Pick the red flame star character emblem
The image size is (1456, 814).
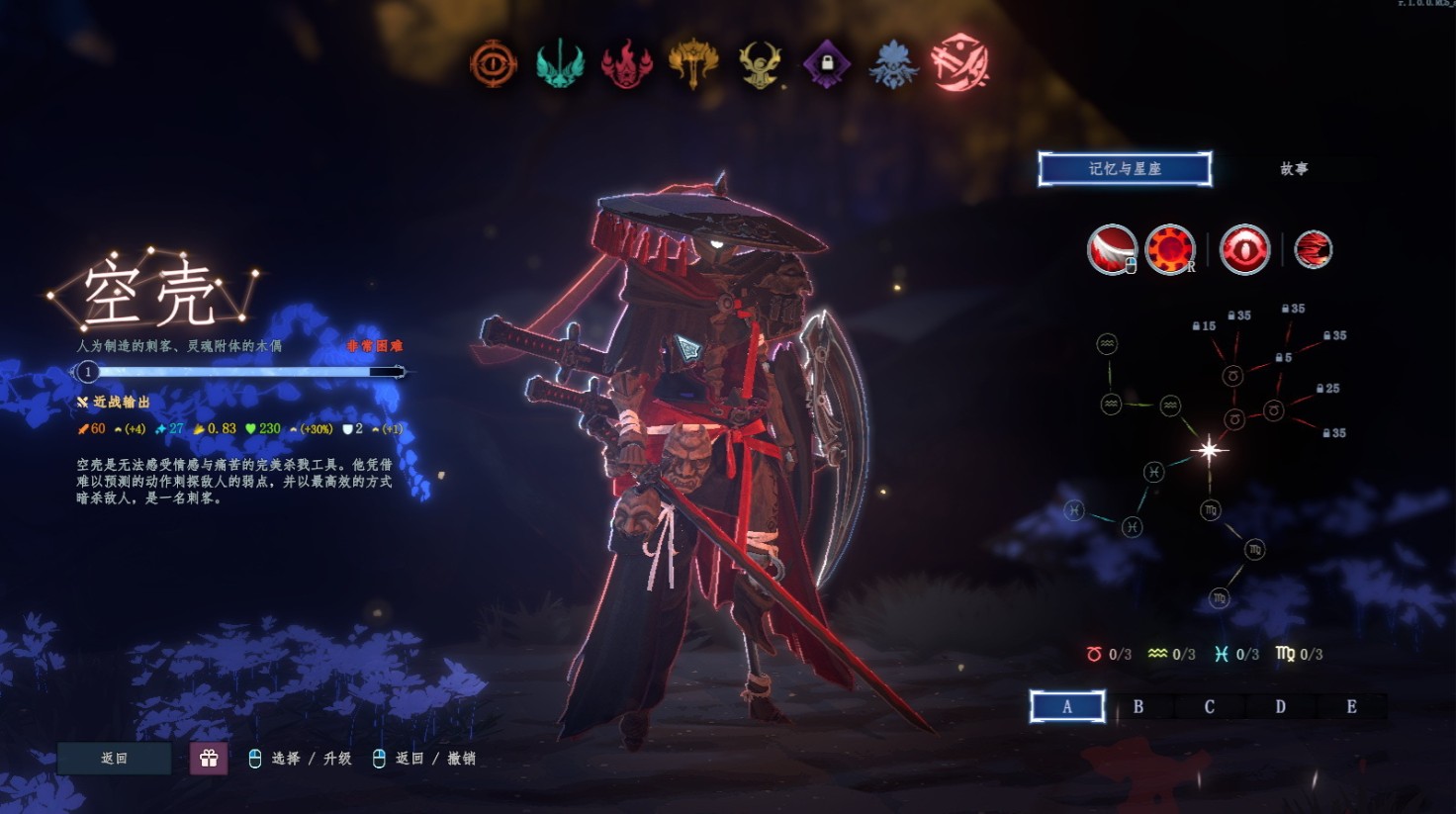pos(626,64)
